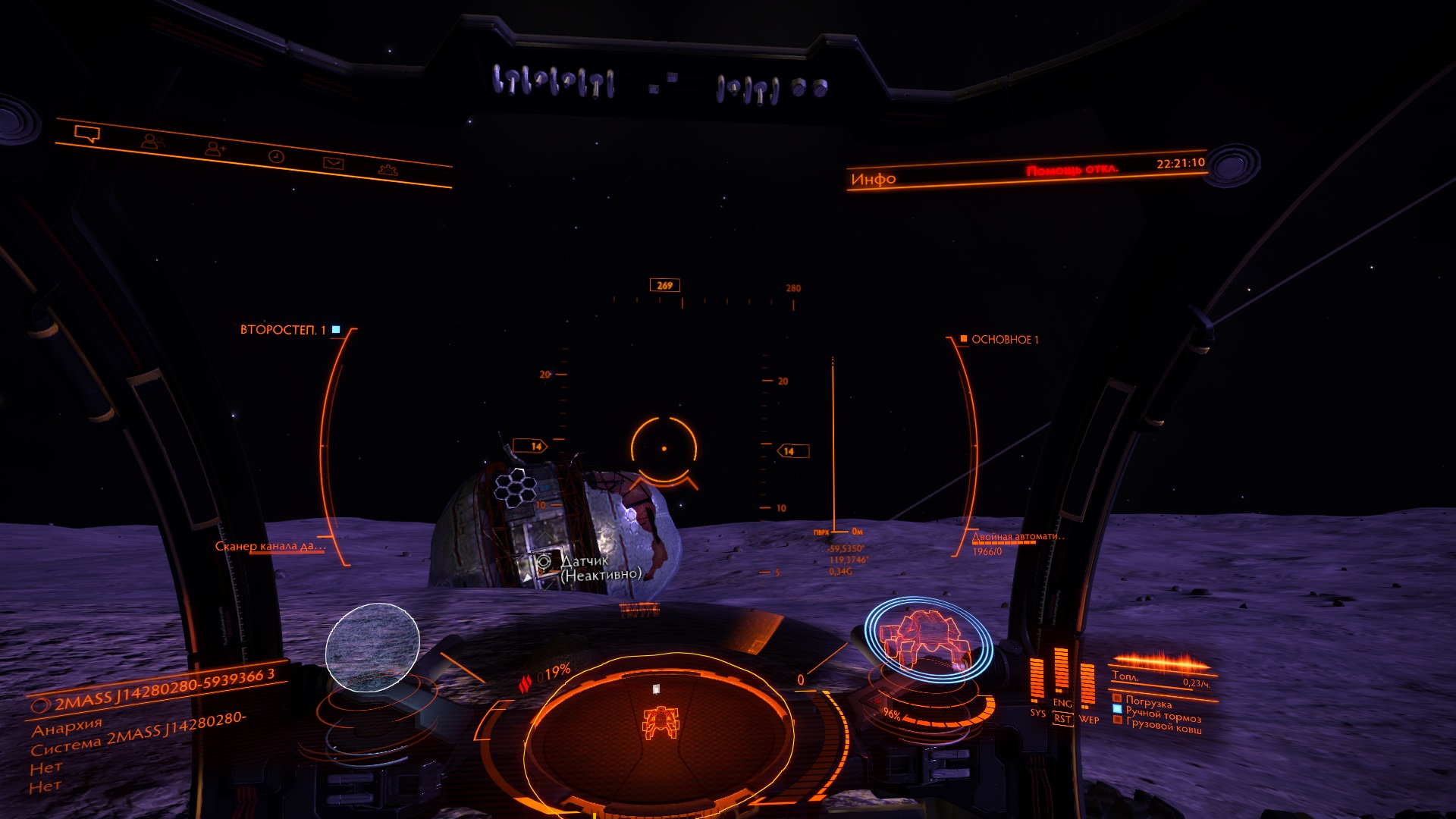Select the WEP power column
Viewport: 1456px width, 819px height.
click(1088, 685)
